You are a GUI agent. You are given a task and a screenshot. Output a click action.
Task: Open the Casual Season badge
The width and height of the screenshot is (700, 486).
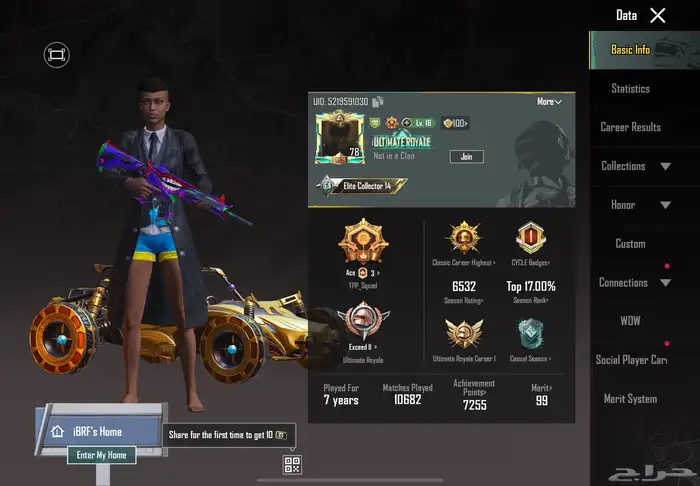pos(530,338)
